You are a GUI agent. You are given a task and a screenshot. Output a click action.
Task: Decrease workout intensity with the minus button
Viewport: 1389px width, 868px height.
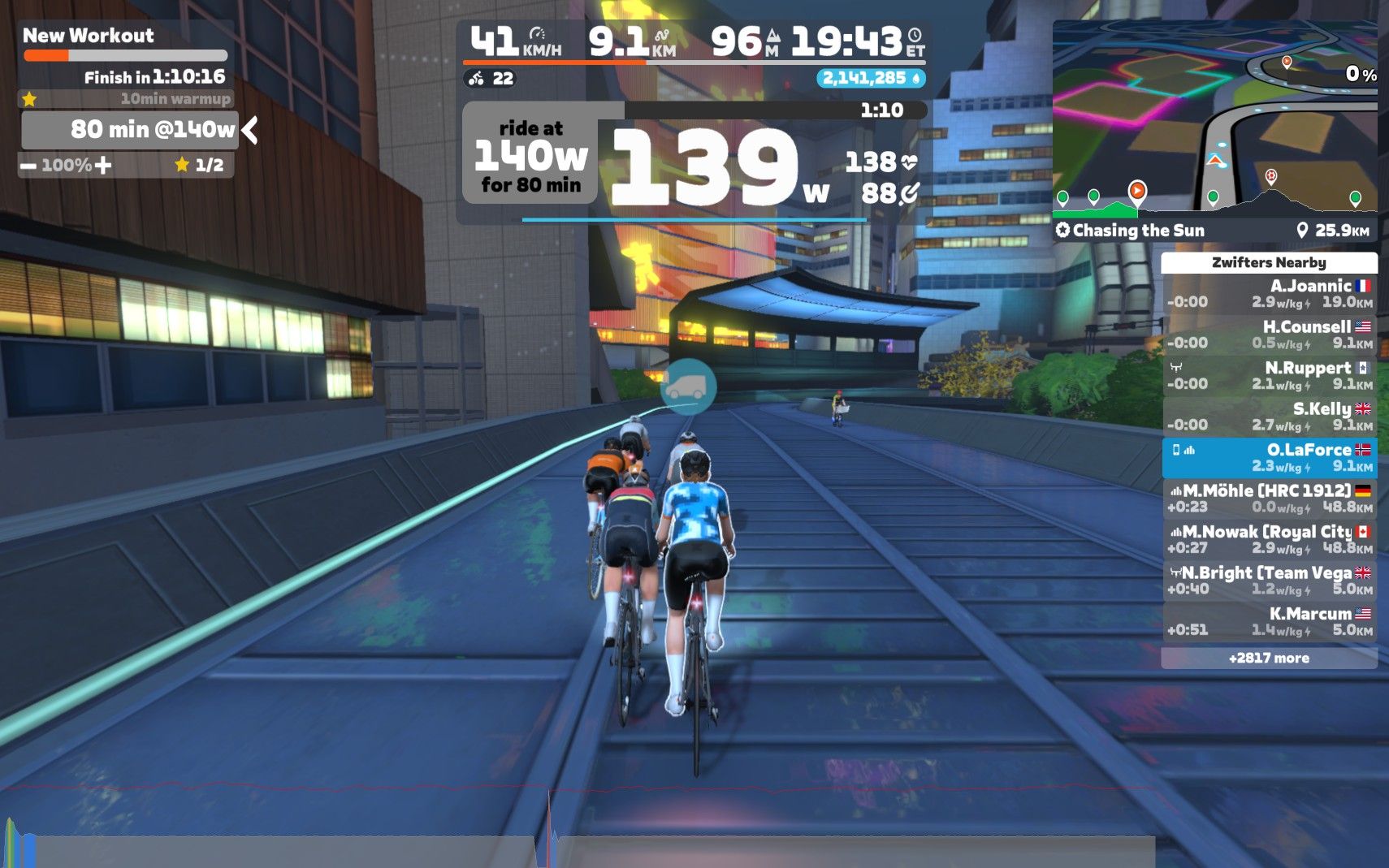[x=29, y=166]
